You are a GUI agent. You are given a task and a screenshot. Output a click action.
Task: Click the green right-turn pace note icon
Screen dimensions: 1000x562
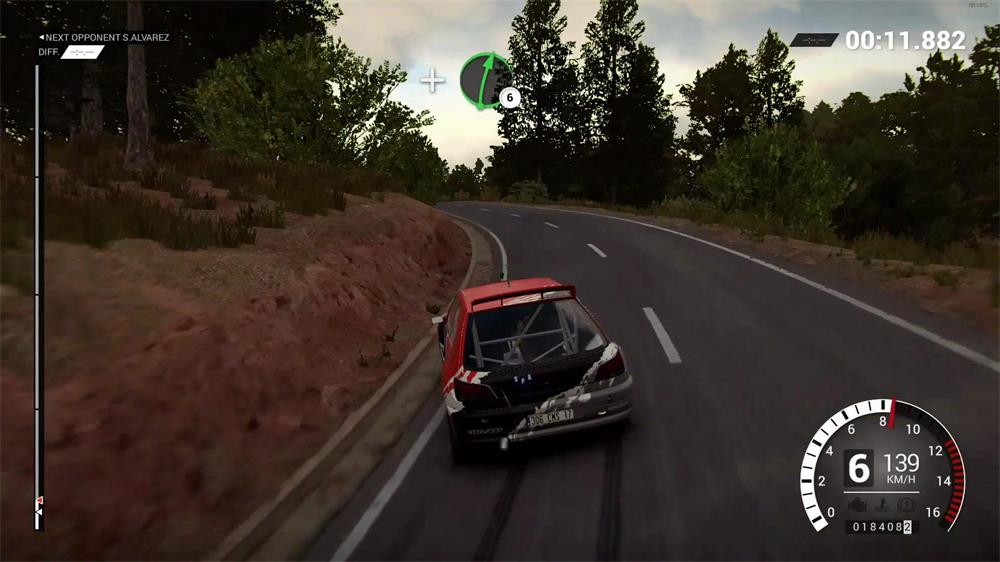(x=486, y=80)
